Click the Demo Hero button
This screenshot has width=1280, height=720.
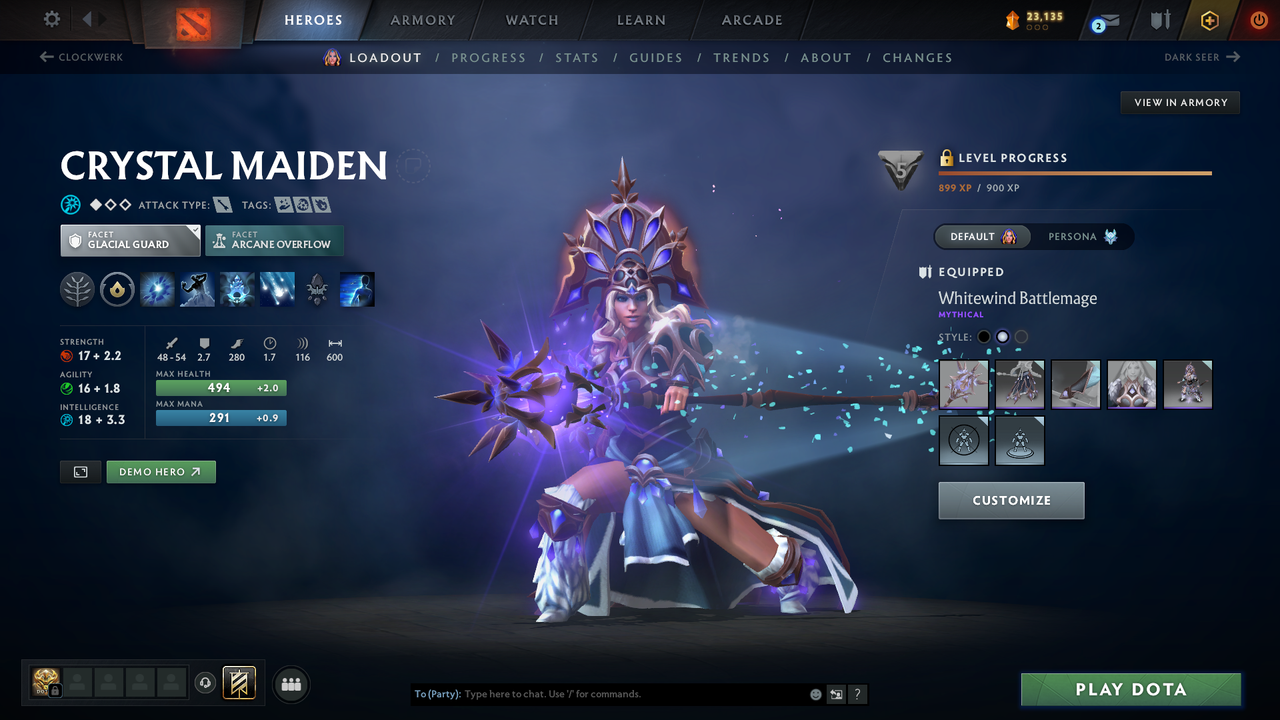(160, 471)
